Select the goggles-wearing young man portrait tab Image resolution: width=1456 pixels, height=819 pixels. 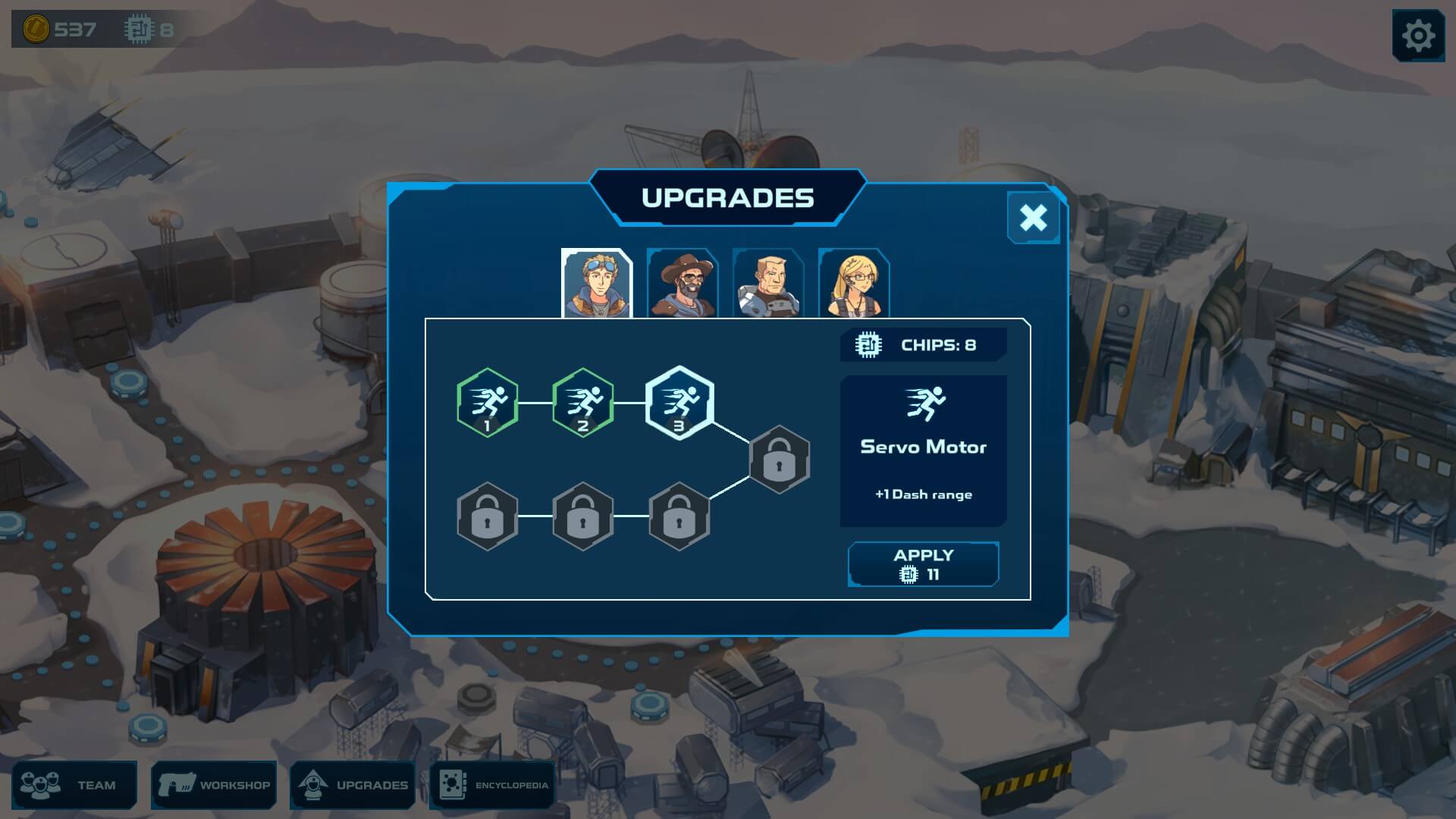597,284
